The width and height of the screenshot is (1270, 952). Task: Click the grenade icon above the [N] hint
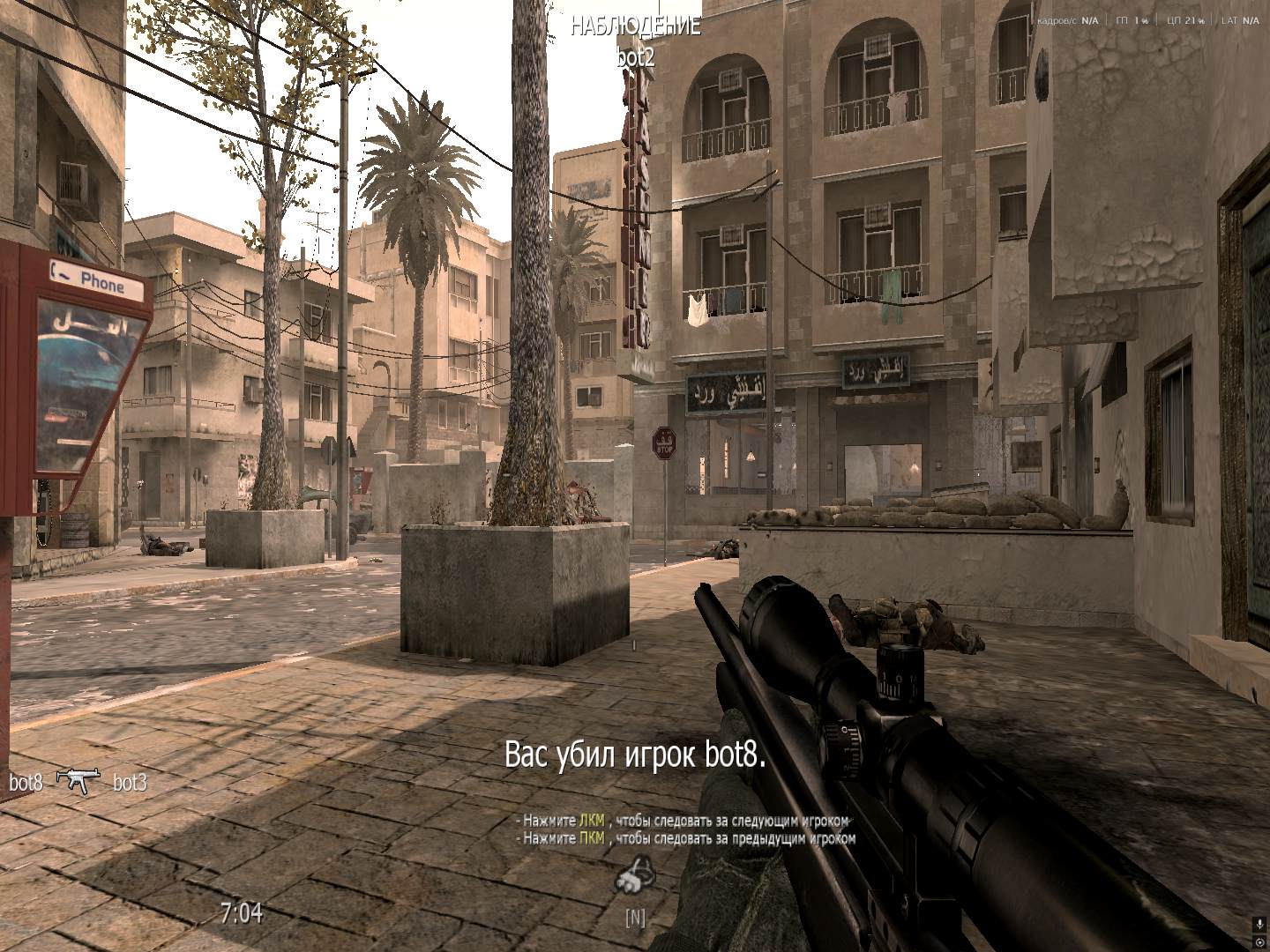(637, 883)
